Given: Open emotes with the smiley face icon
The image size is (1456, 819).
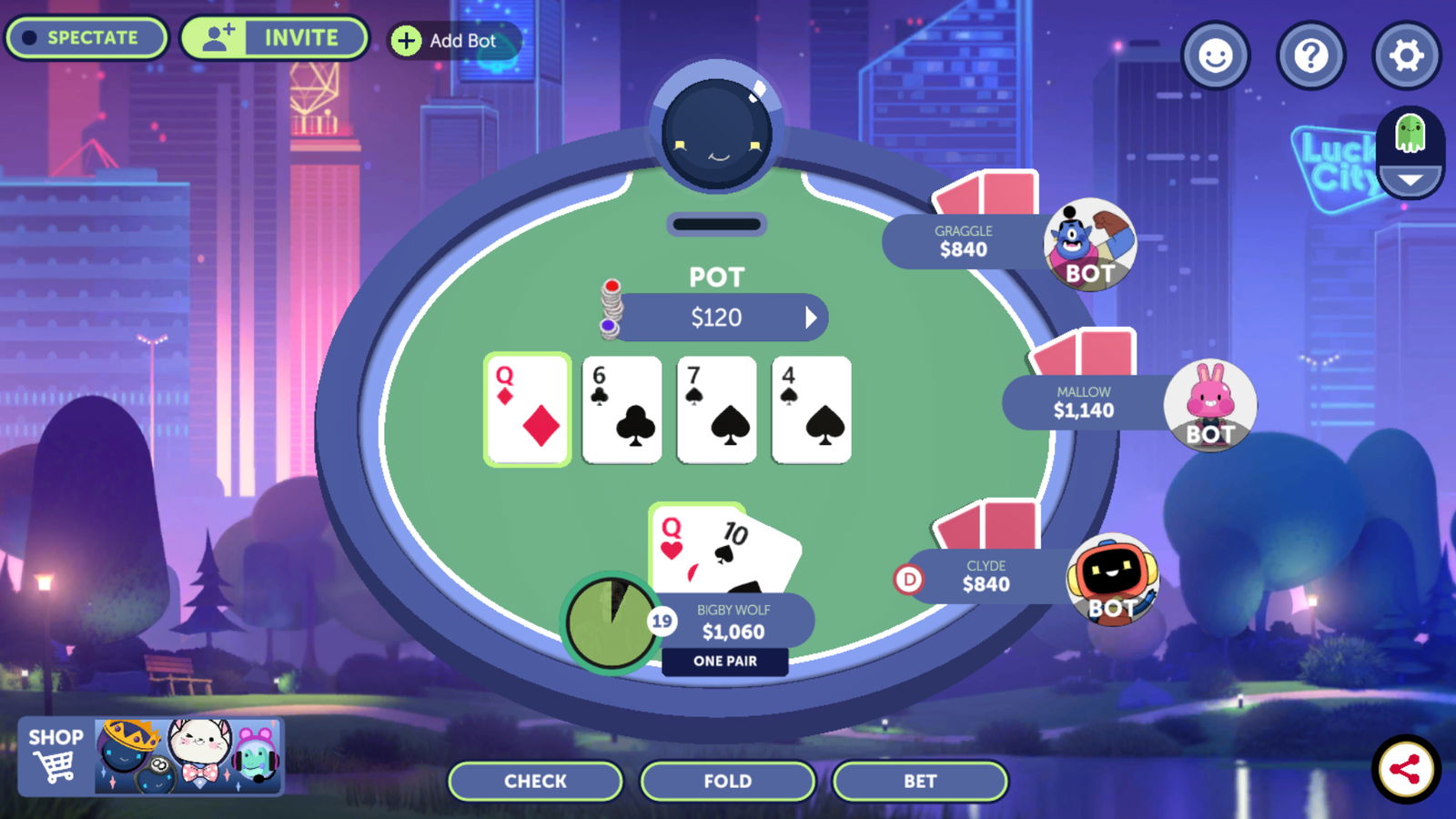Looking at the screenshot, I should pyautogui.click(x=1216, y=56).
